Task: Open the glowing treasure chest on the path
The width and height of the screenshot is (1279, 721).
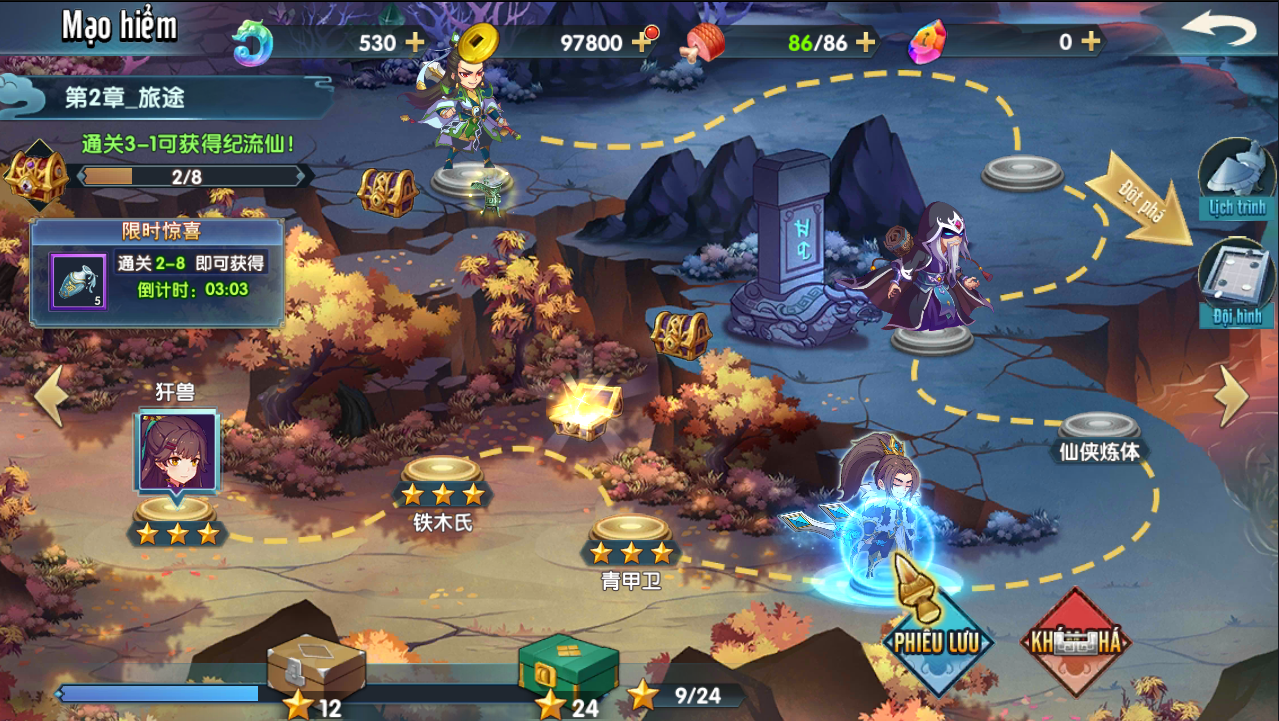Action: (586, 408)
